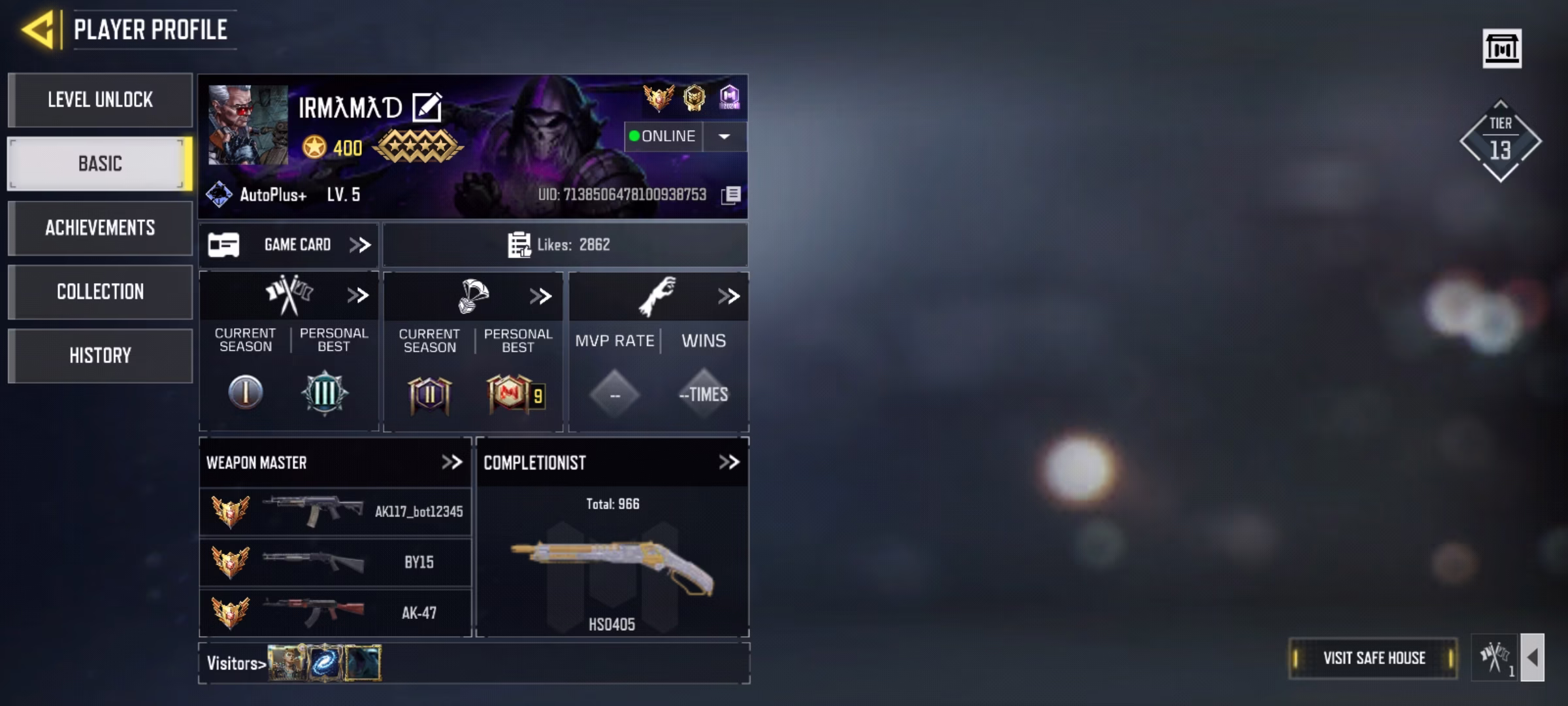This screenshot has height=706, width=1568.
Task: Expand the MVP Rate and Wins panel
Action: point(728,297)
